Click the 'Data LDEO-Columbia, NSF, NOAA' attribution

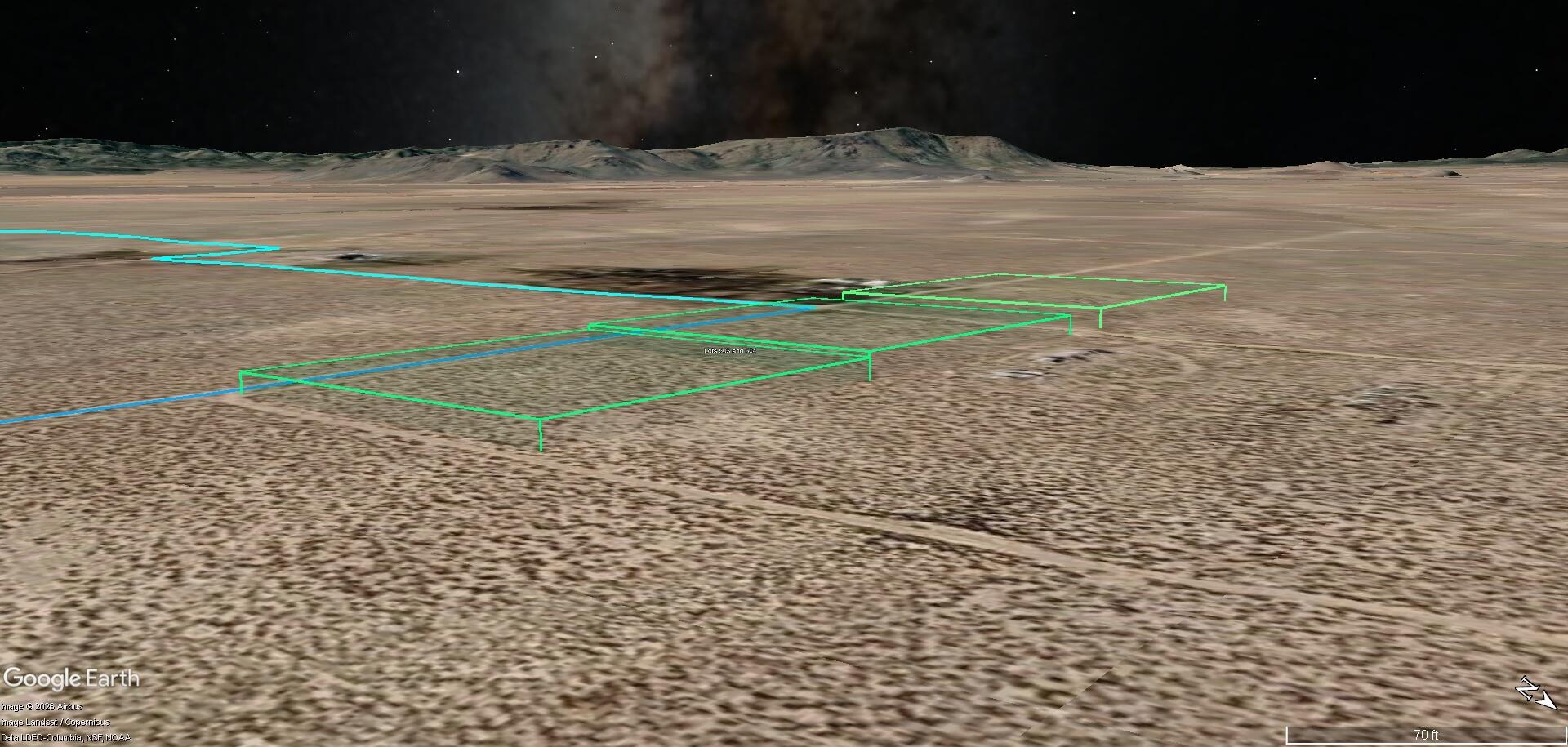tap(66, 736)
